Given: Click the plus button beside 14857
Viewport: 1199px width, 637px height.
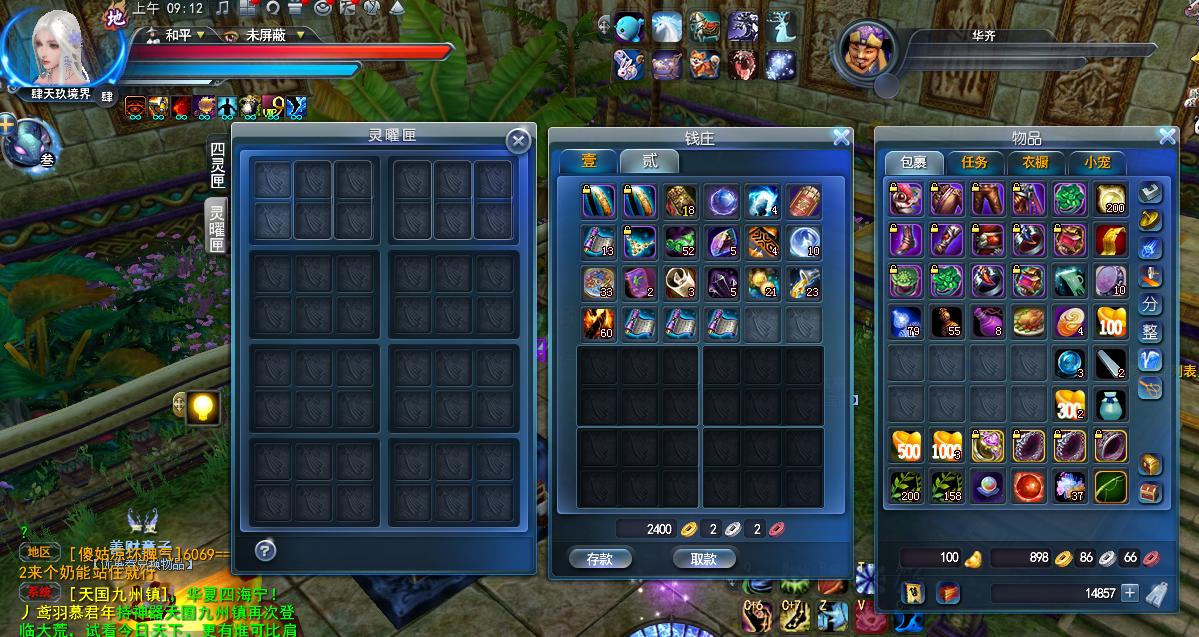Looking at the screenshot, I should [x=1129, y=593].
